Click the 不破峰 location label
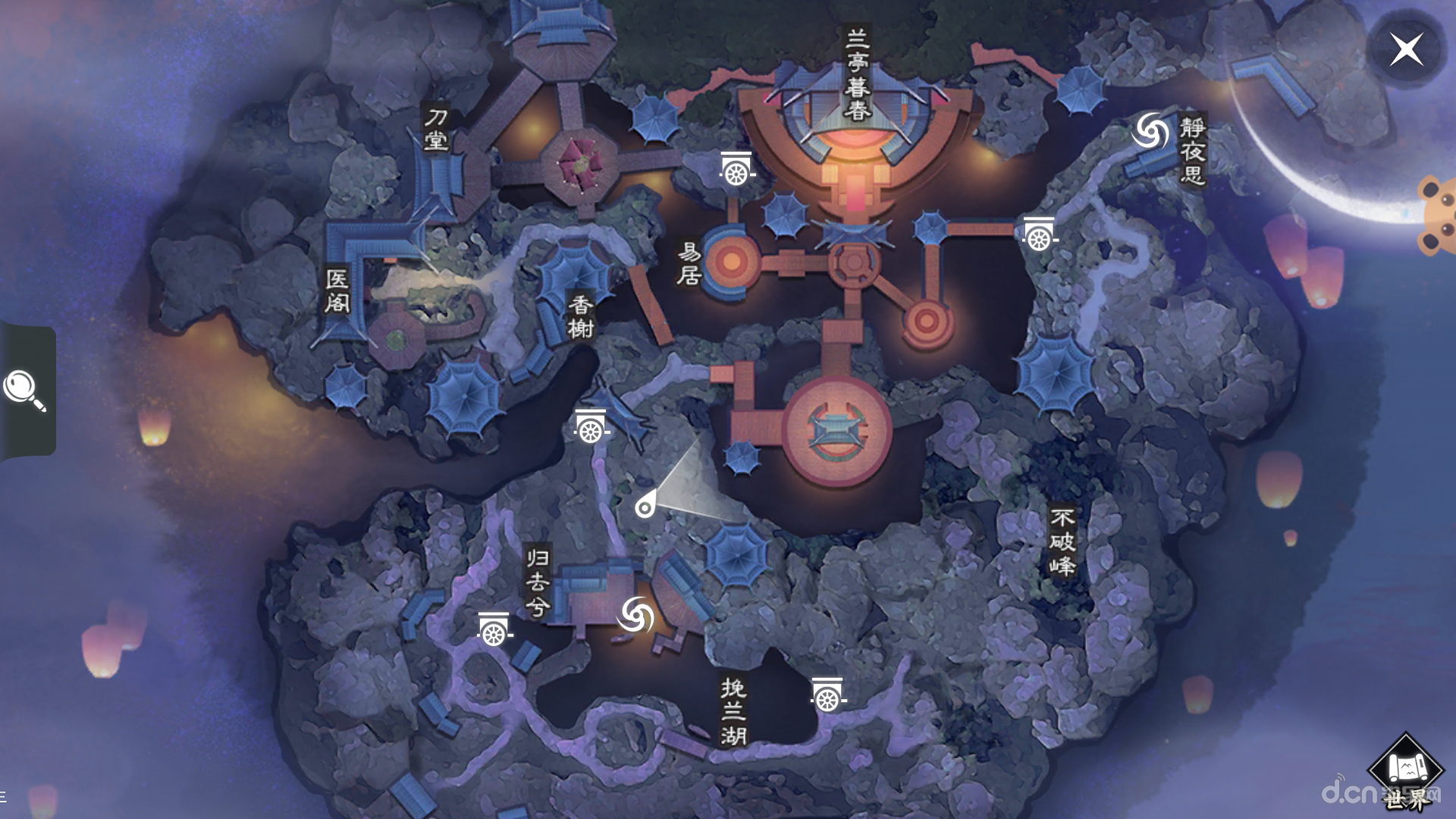Image resolution: width=1456 pixels, height=819 pixels. (1062, 541)
